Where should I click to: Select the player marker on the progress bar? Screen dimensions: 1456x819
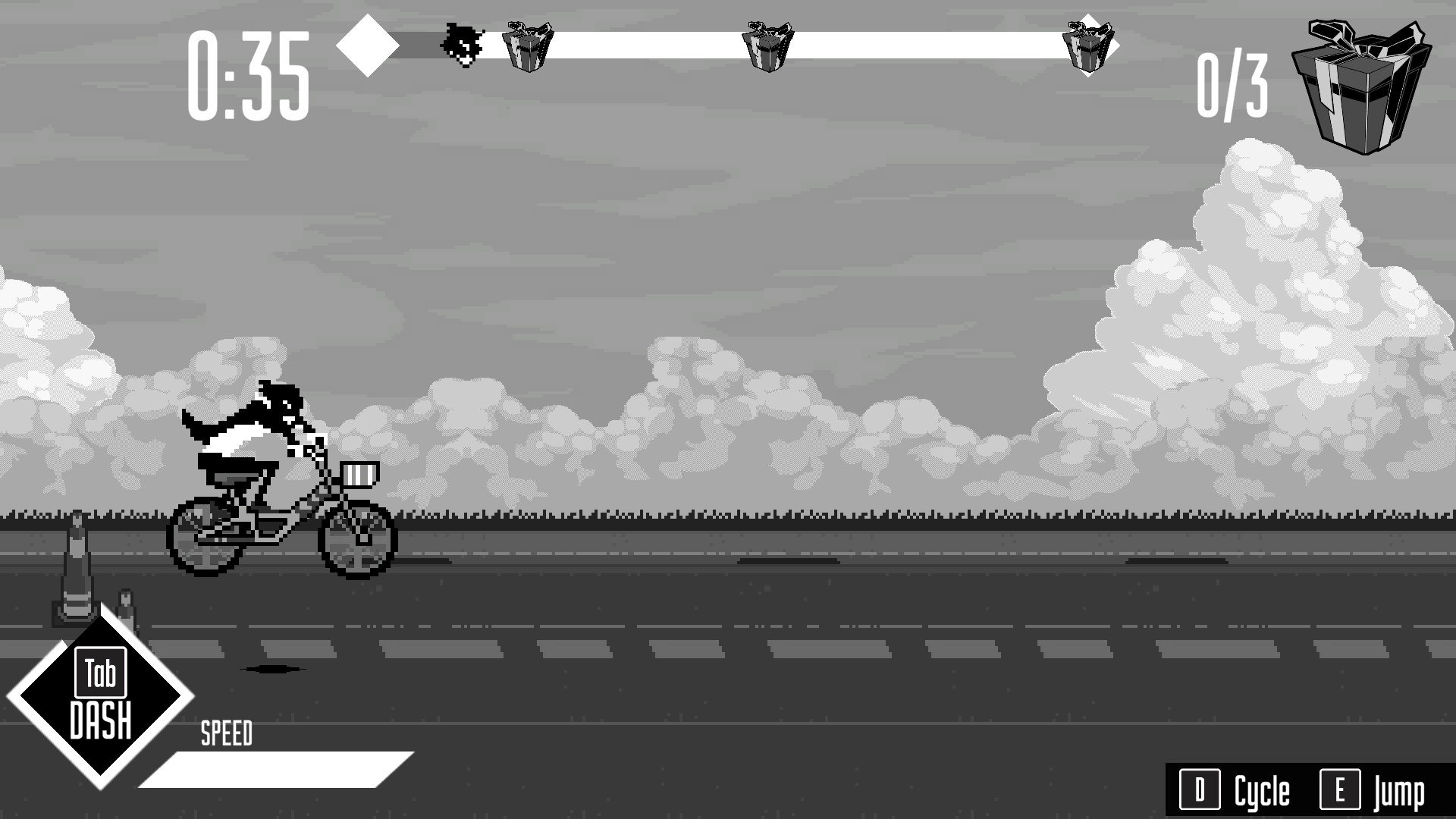coord(463,42)
